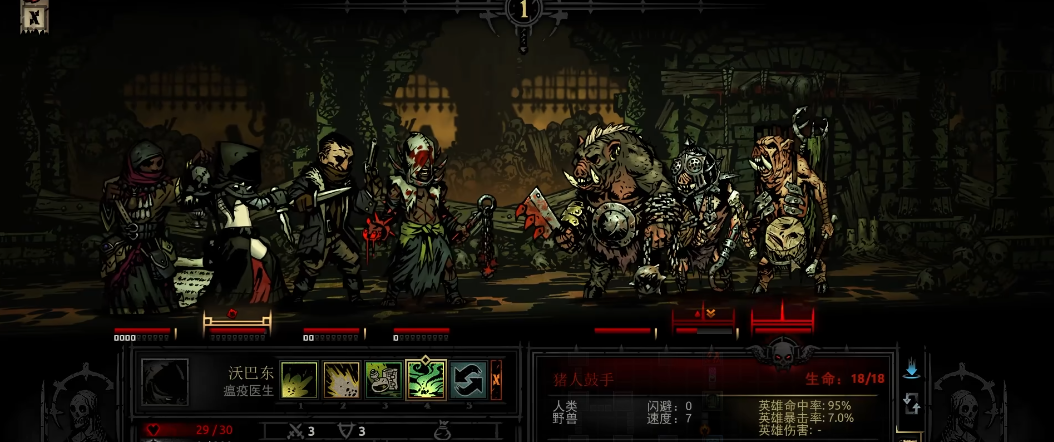Click the orange pass turn button
This screenshot has height=442, width=1054.
(x=496, y=380)
